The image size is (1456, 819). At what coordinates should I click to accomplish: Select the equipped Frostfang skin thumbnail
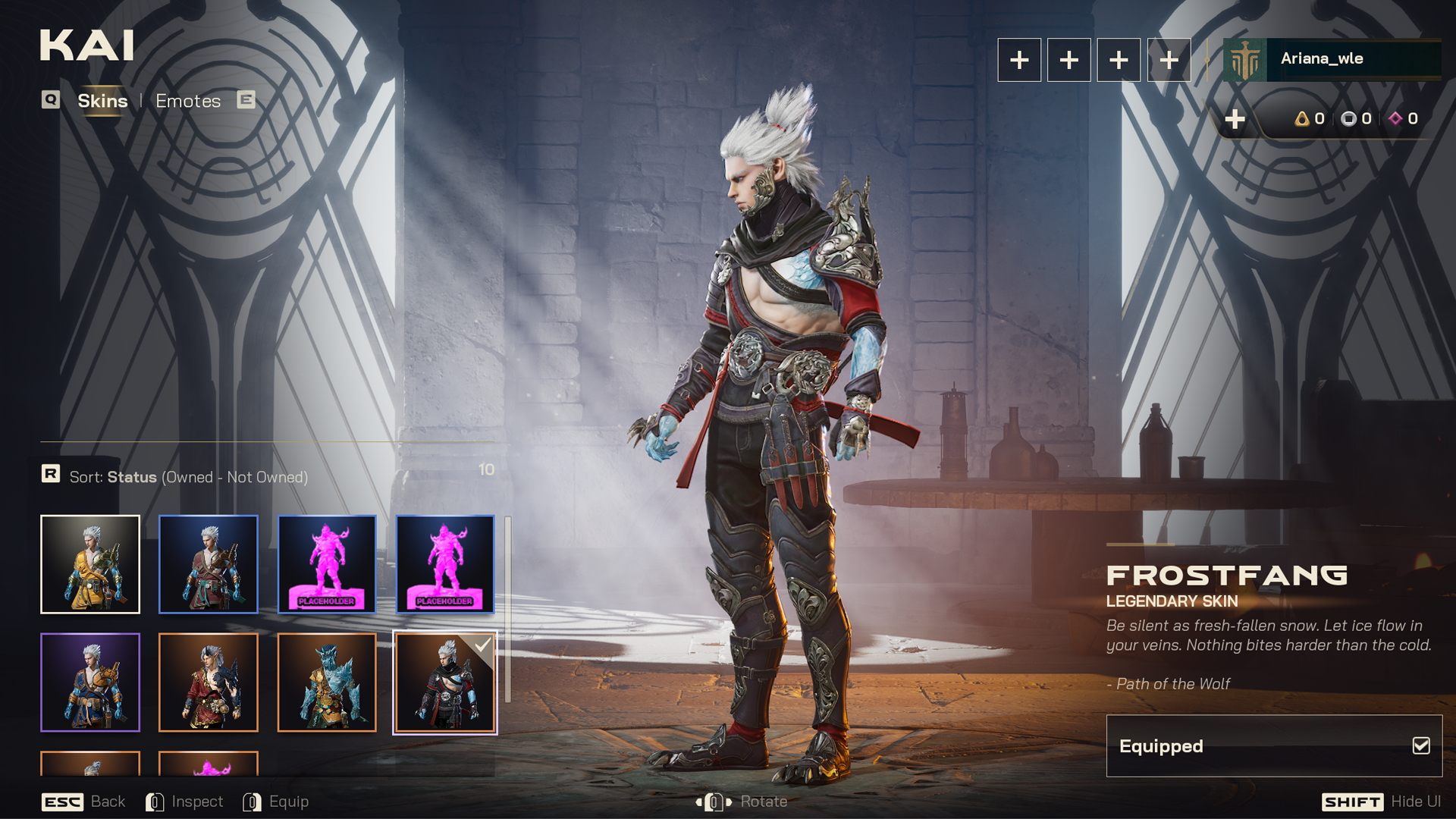coord(445,682)
